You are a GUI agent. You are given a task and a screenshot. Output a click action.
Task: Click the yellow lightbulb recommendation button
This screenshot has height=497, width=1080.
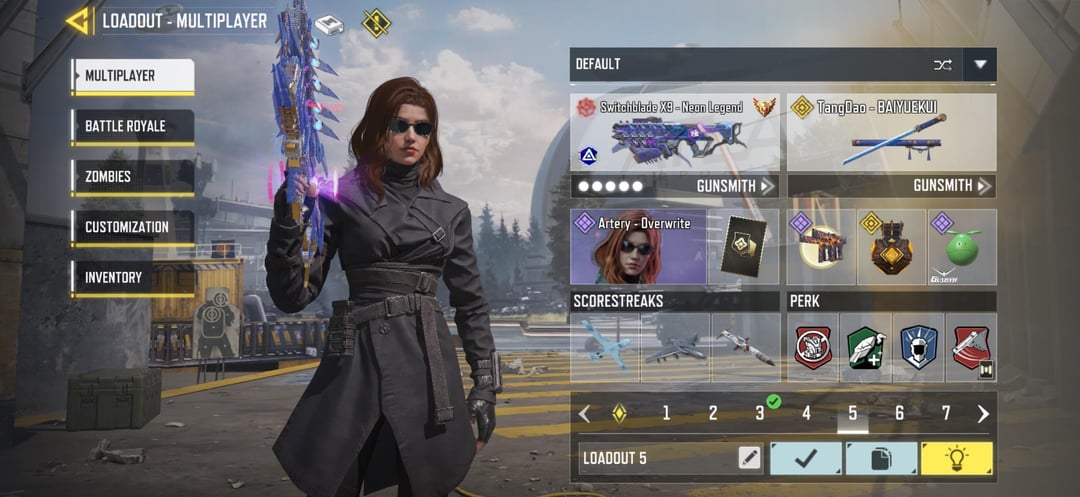[x=956, y=459]
